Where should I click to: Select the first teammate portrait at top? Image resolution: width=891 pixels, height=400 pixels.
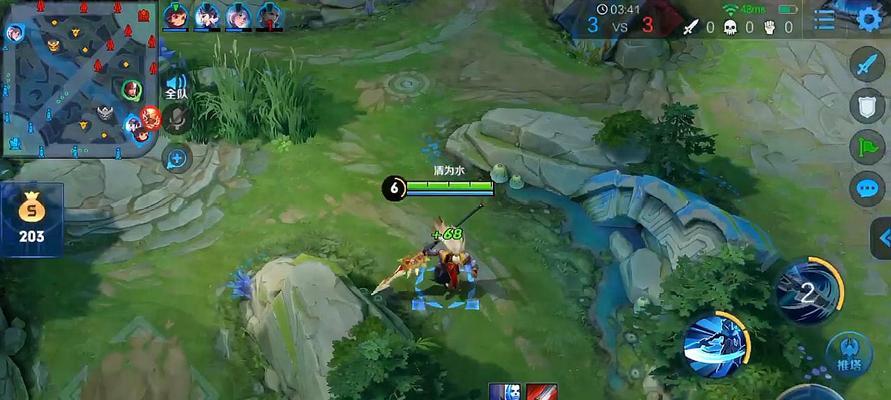[x=176, y=15]
